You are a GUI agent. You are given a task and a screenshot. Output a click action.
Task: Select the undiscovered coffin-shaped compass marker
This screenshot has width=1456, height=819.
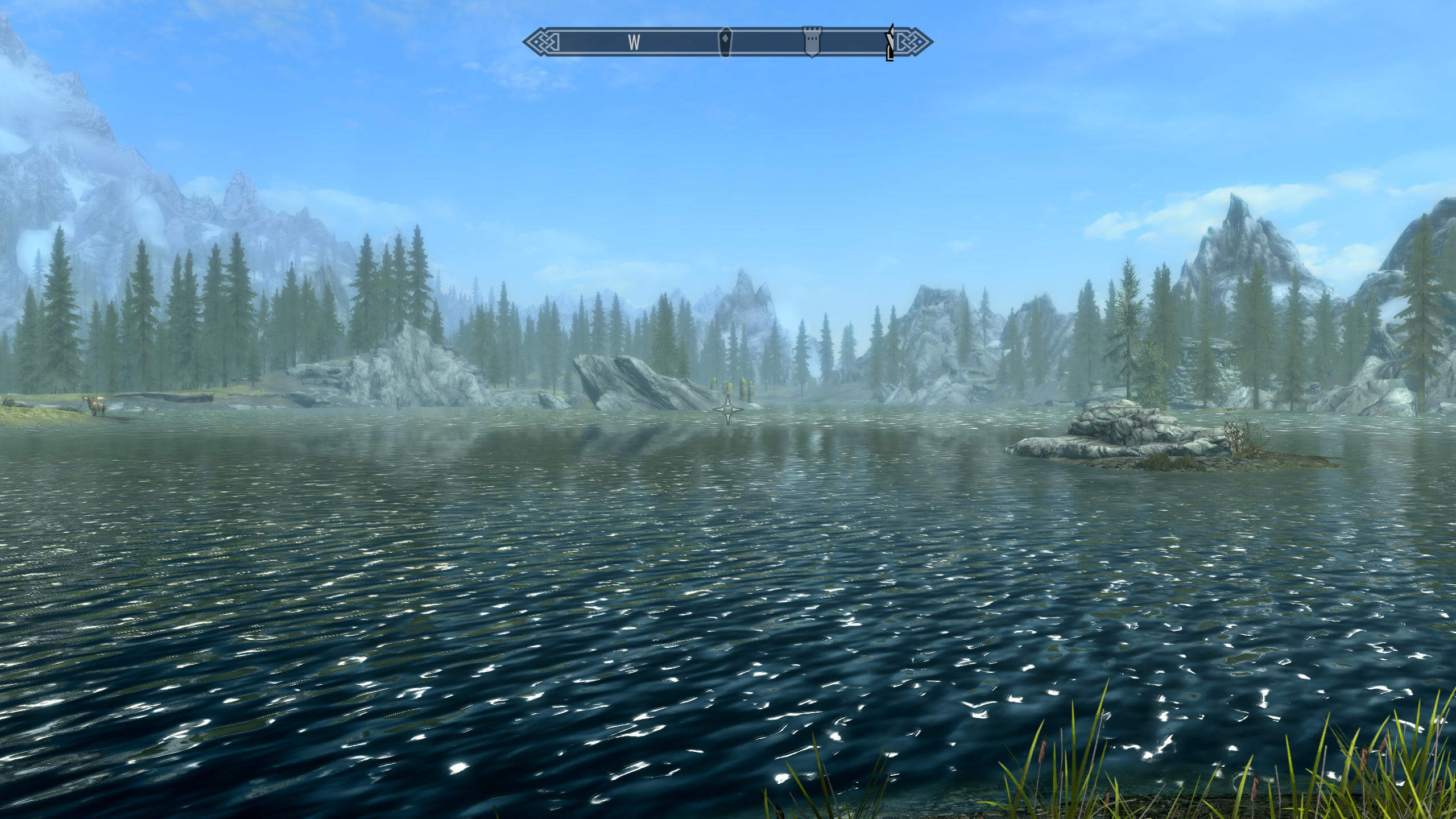click(725, 42)
